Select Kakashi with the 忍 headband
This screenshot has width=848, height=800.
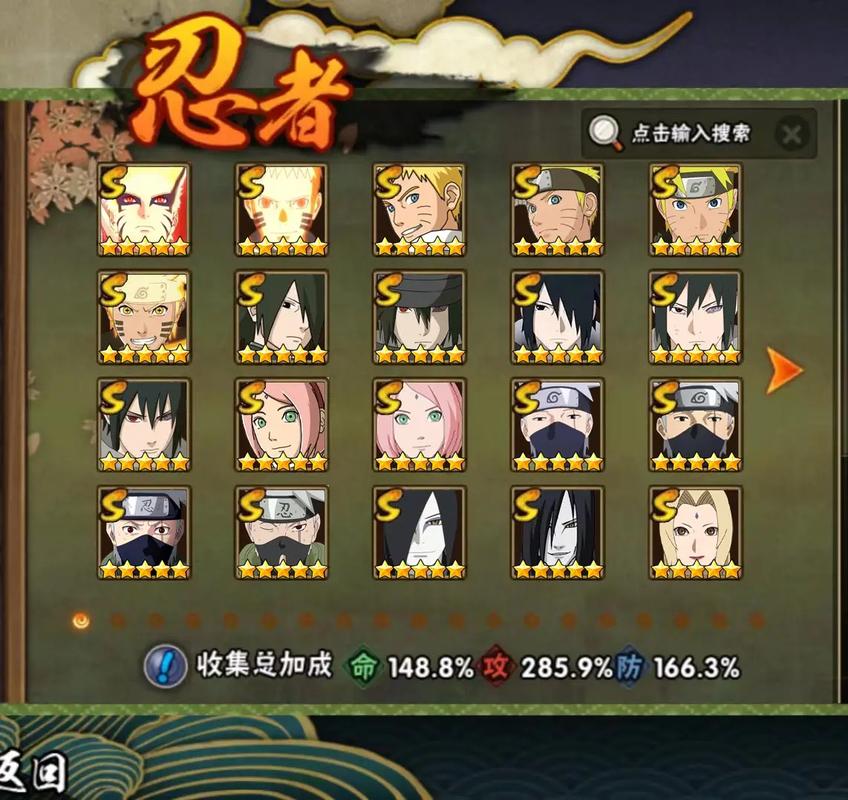coord(144,533)
